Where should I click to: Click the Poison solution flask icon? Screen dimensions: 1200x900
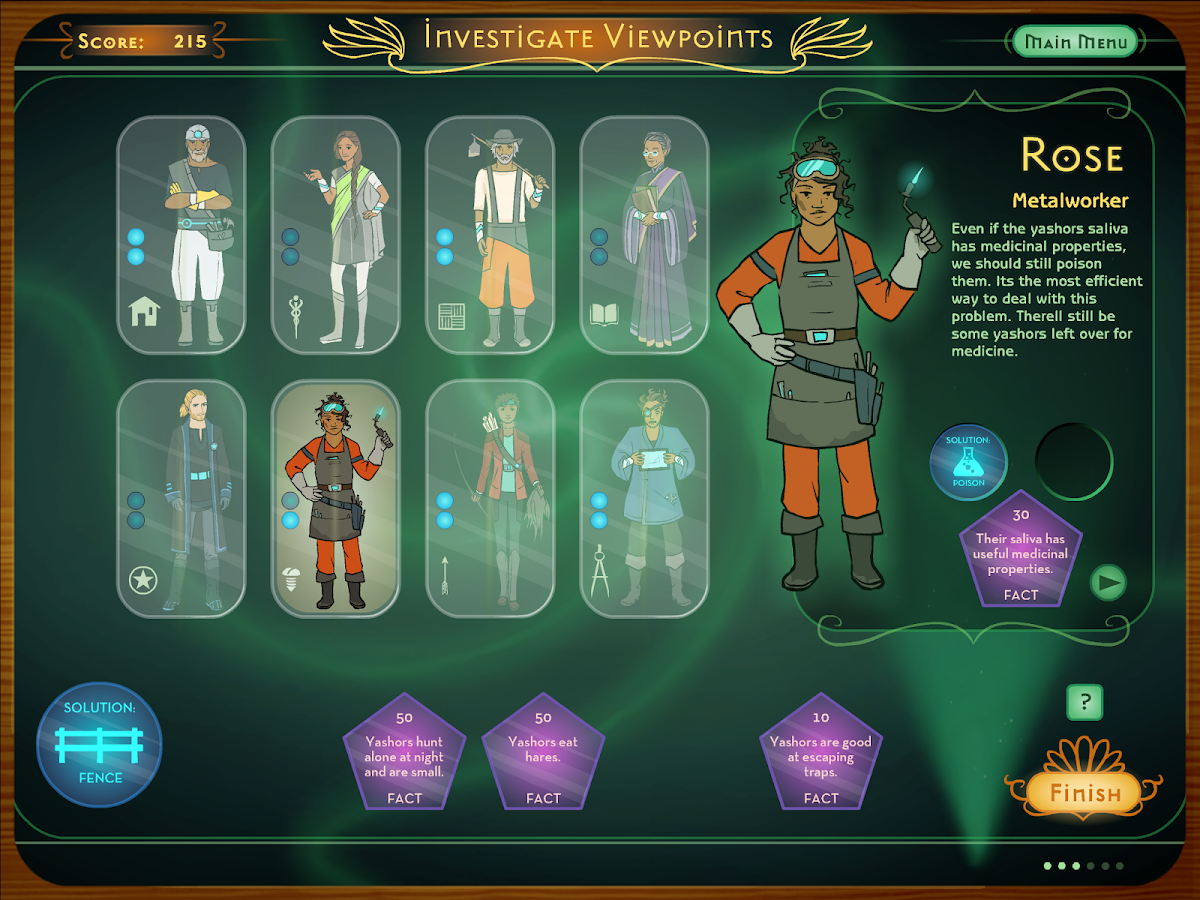968,462
